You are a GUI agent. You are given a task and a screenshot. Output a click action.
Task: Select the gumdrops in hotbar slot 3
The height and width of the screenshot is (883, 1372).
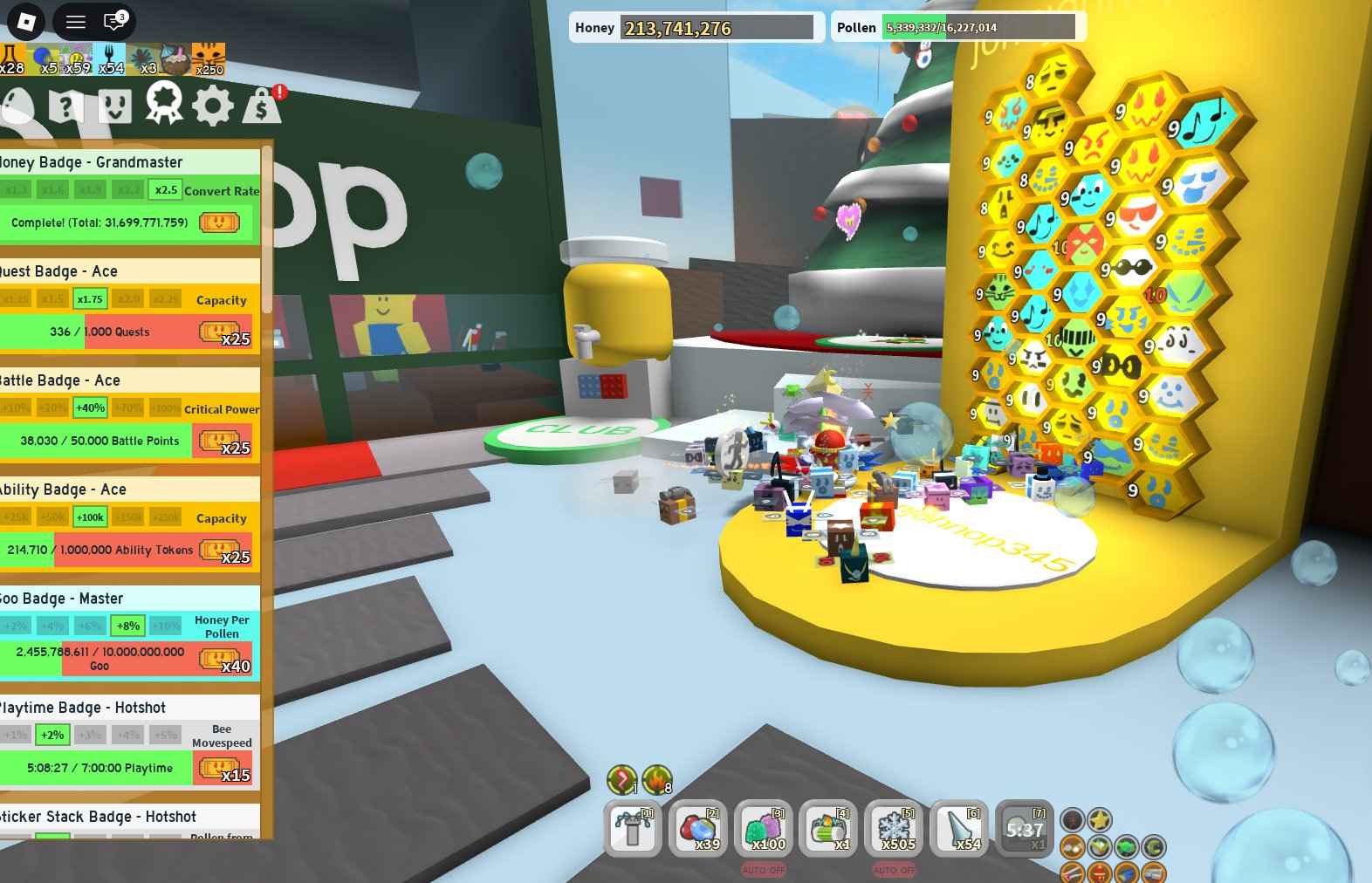point(763,829)
